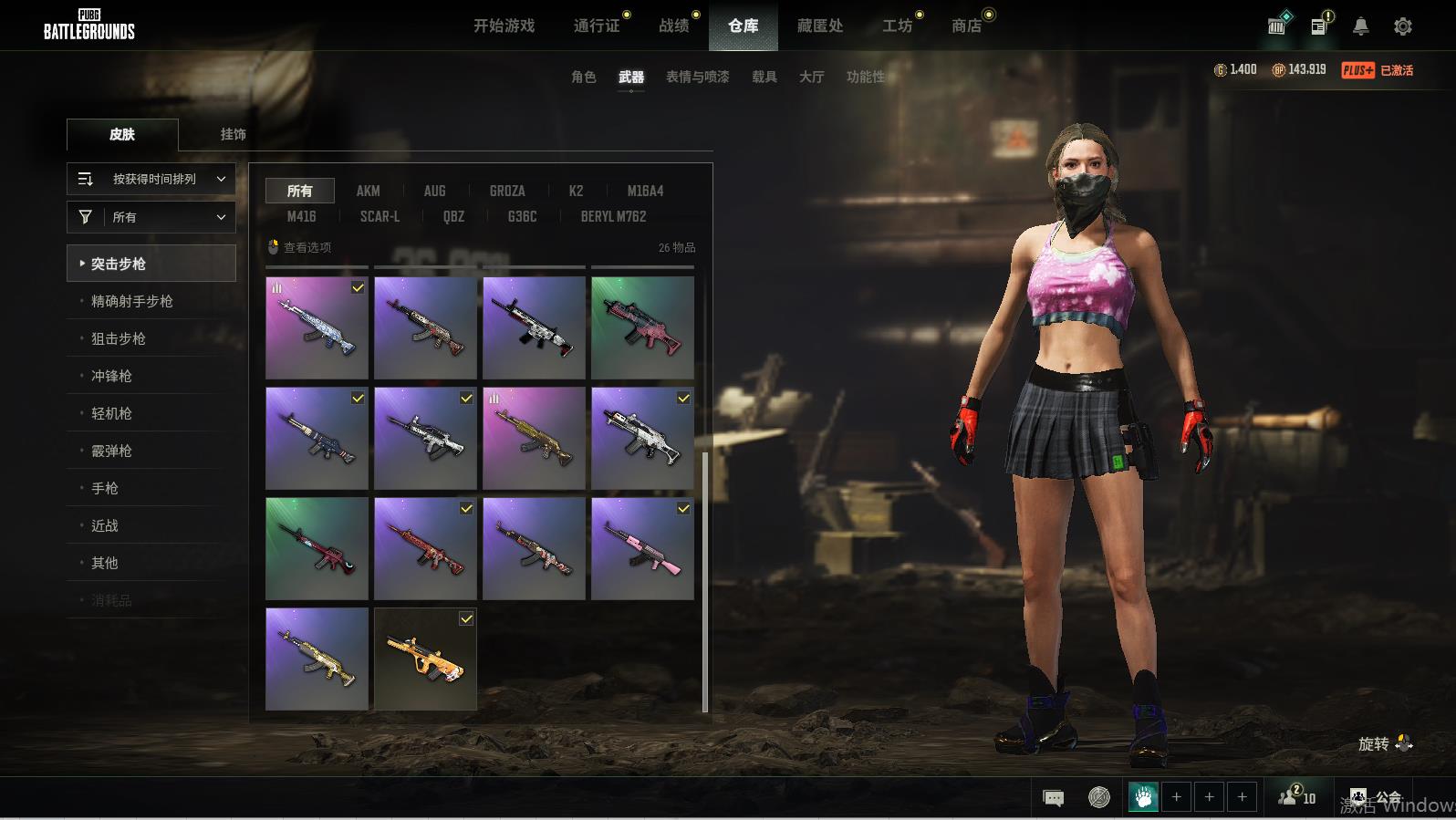This screenshot has width=1456, height=820.
Task: Open the 载具 vehicles tab
Action: [x=764, y=77]
